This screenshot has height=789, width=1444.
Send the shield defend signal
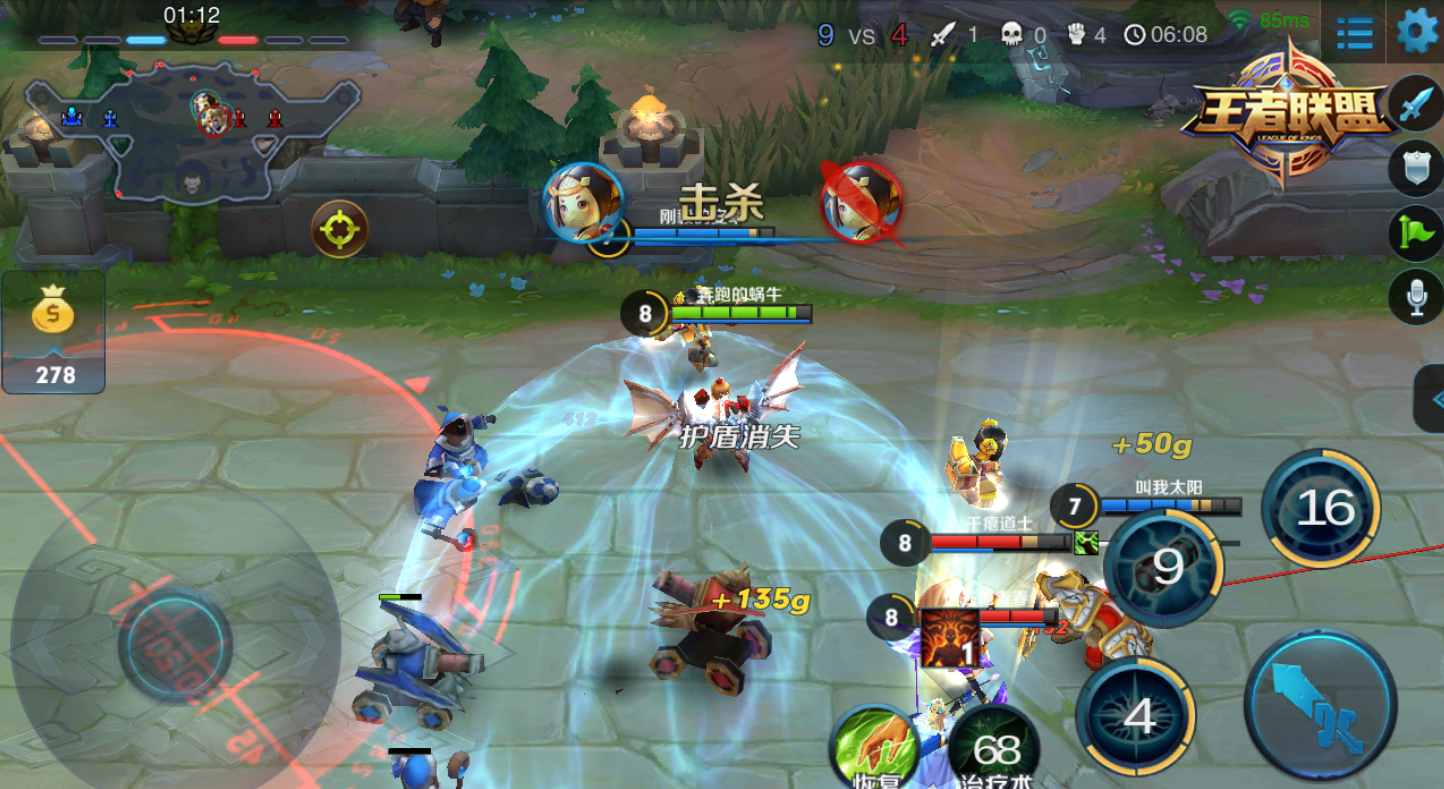pyautogui.click(x=1416, y=169)
